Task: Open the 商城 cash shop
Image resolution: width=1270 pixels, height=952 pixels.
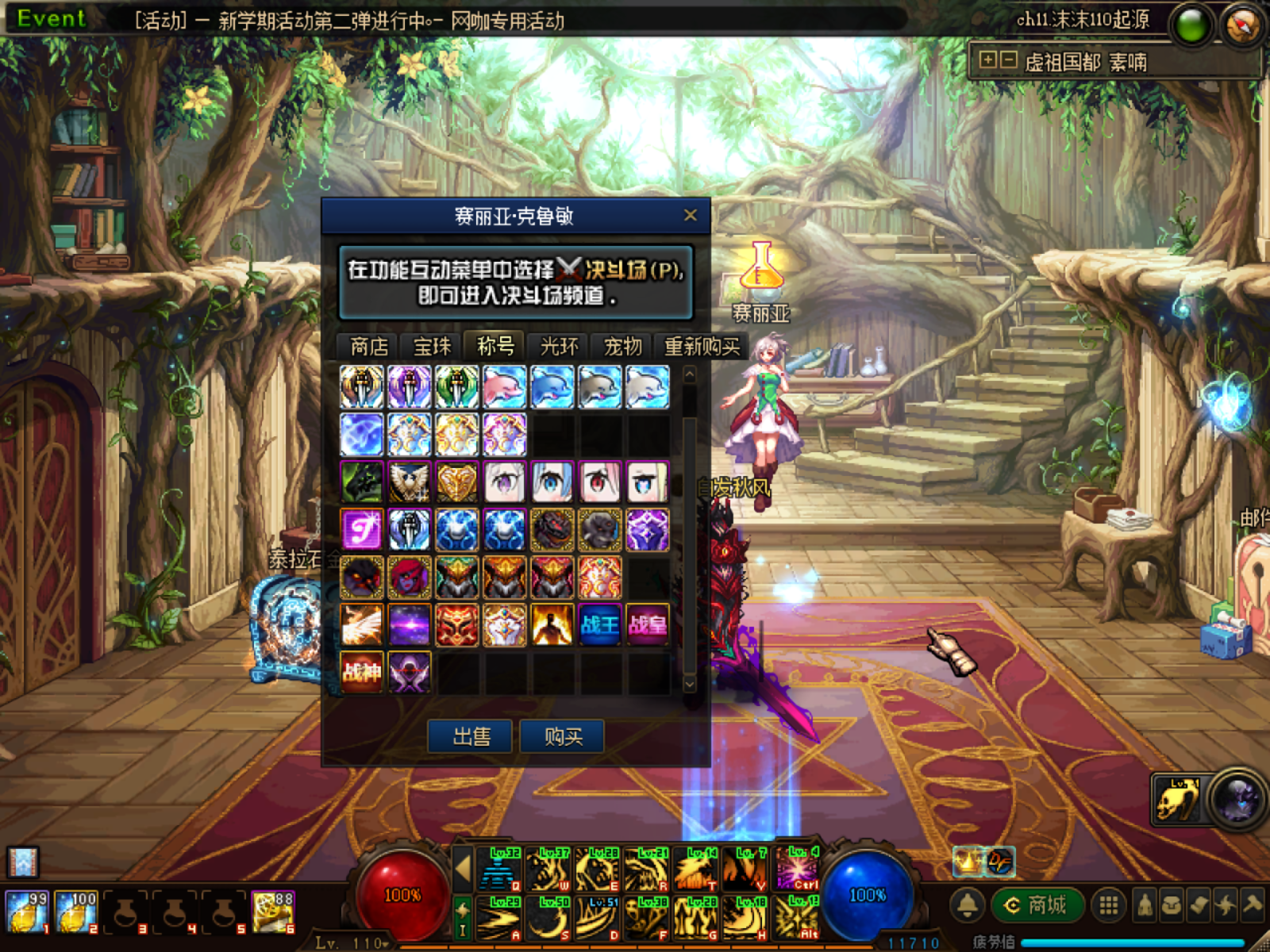Action: coord(1037,905)
